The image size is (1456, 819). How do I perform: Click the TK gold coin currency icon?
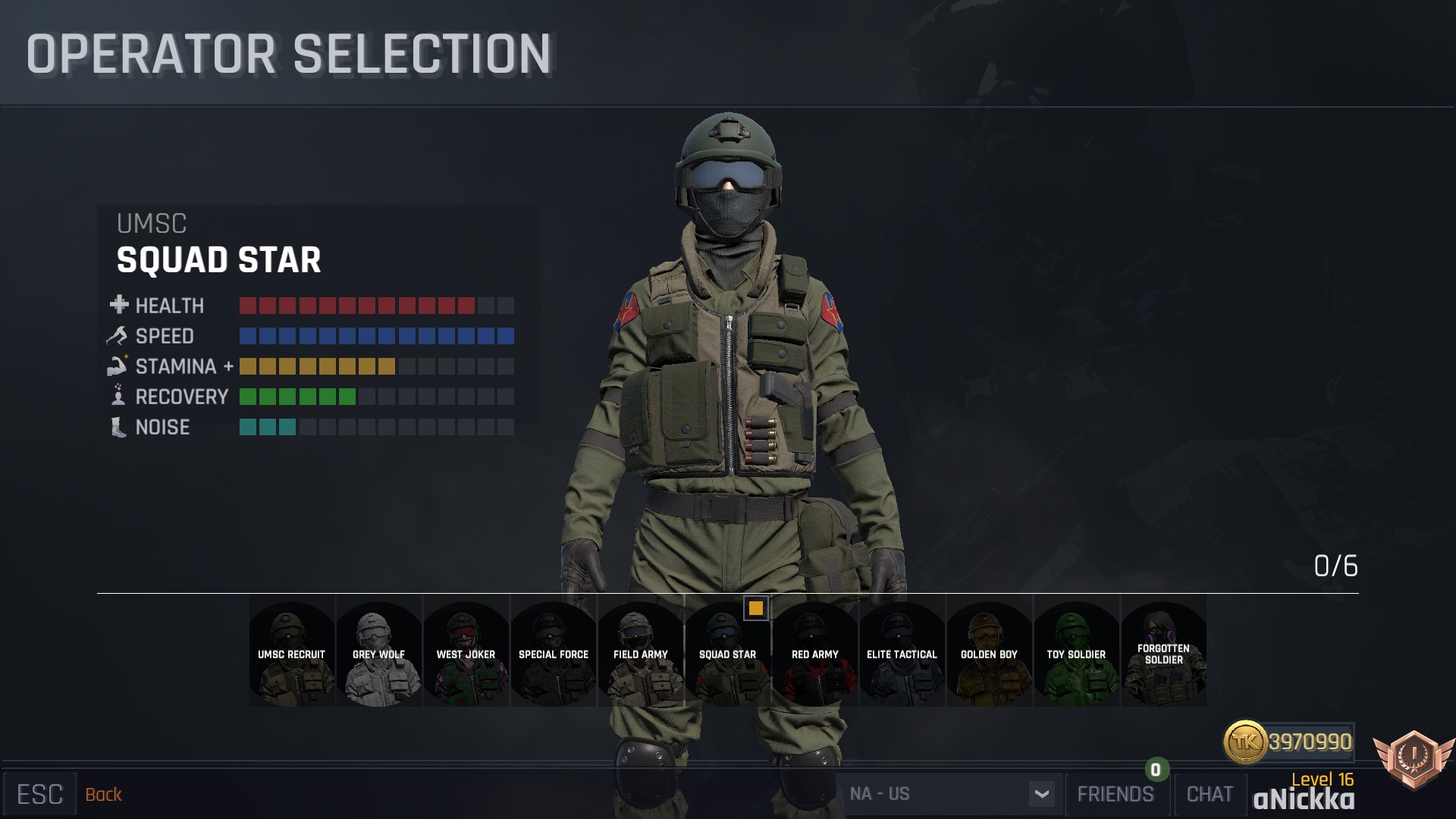(x=1247, y=743)
